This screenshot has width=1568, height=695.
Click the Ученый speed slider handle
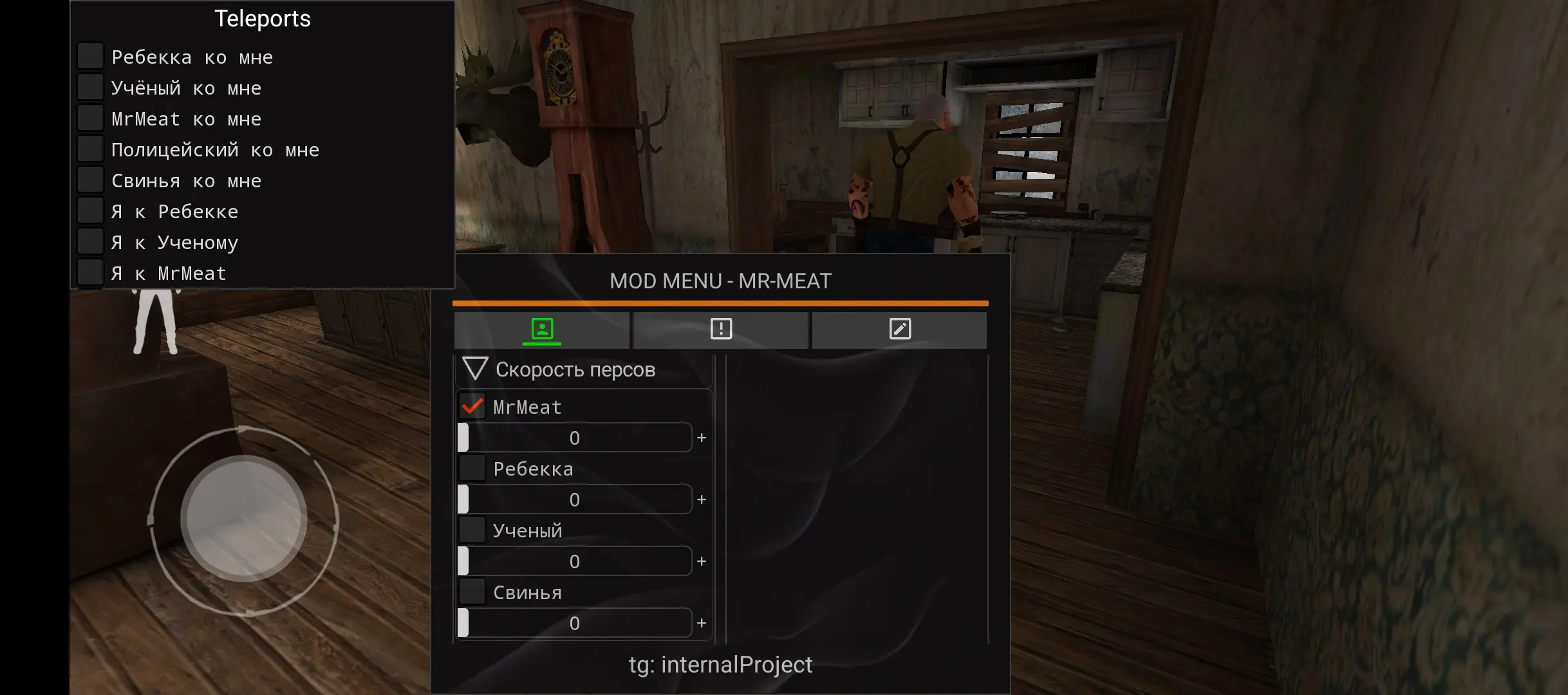click(465, 561)
